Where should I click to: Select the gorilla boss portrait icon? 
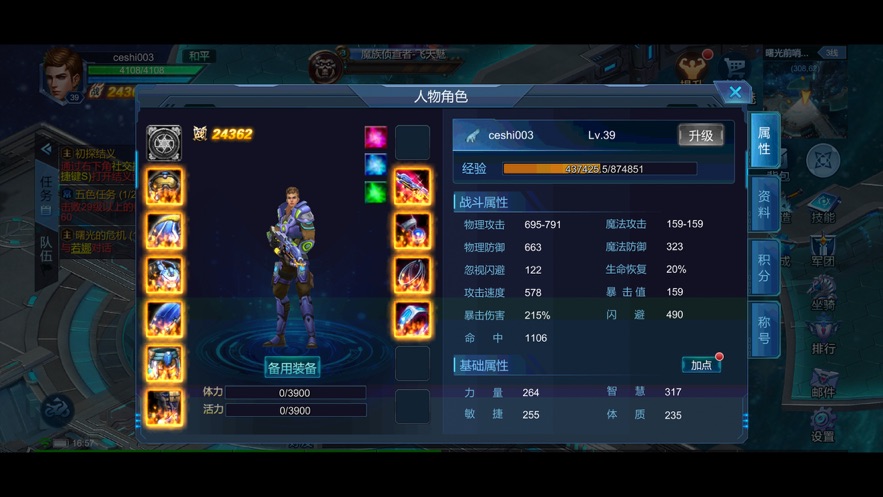tap(325, 68)
